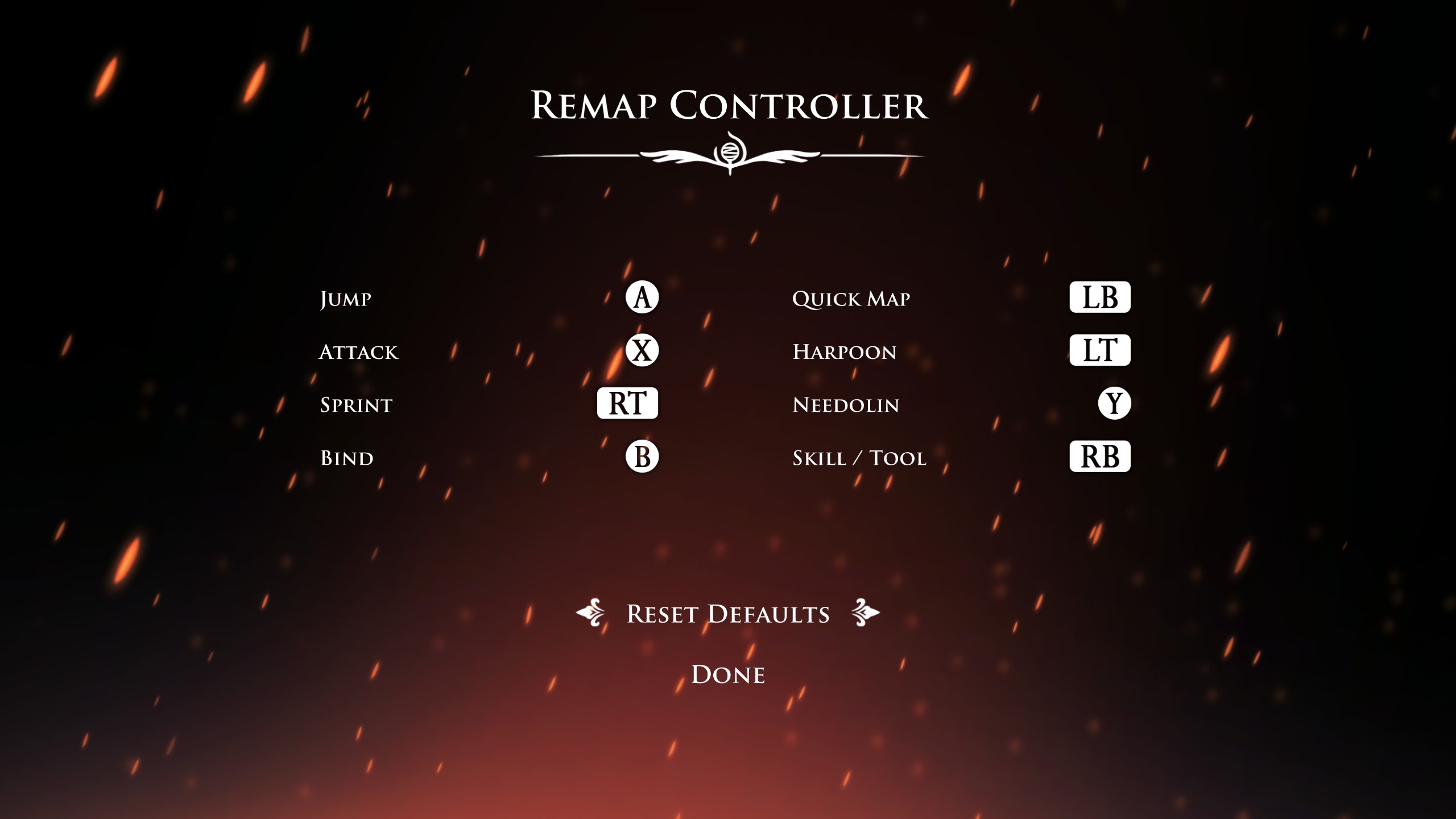Choose the Quick Map binding row
This screenshot has height=819, width=1456.
(x=851, y=297)
